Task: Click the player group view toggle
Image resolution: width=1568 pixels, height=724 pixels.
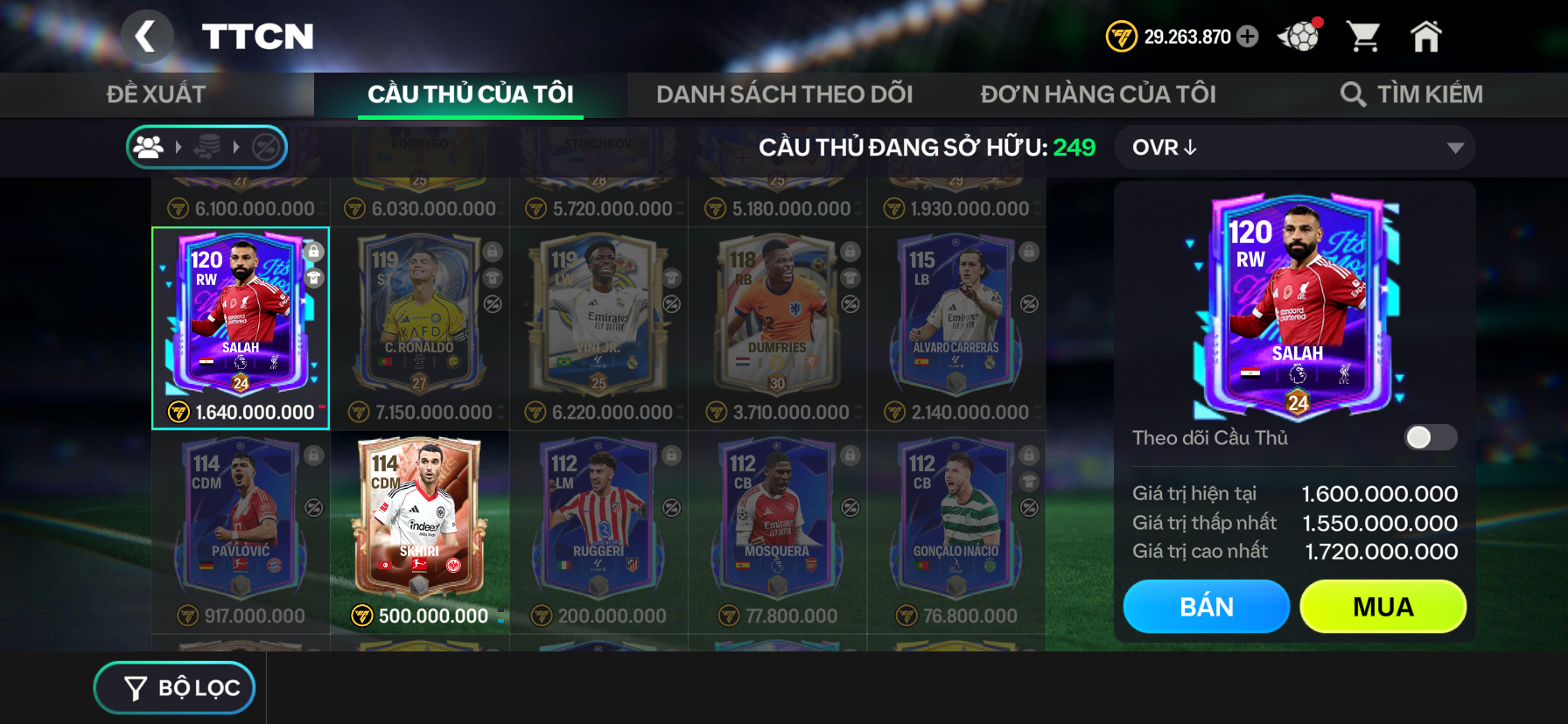Action: click(x=150, y=148)
